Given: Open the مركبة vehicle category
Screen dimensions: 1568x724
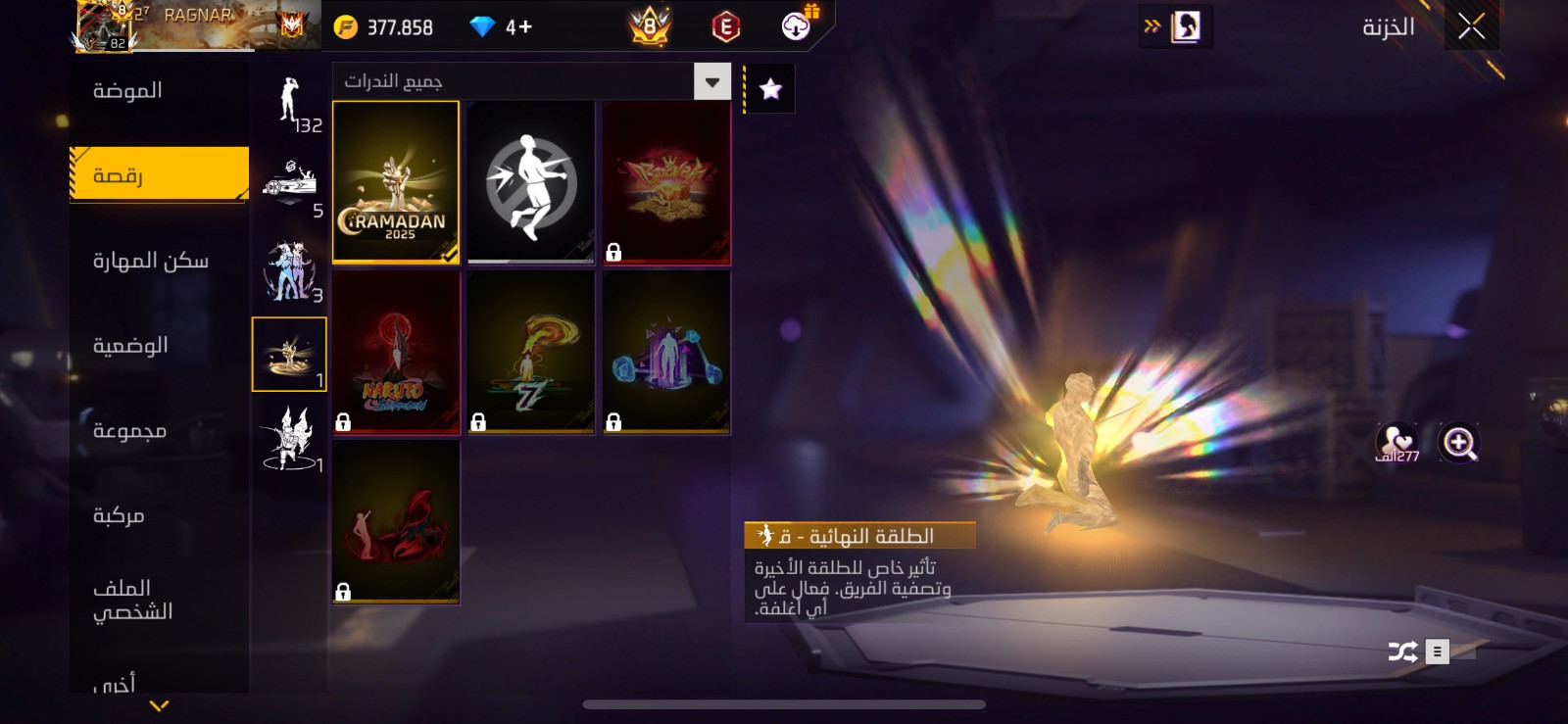Looking at the screenshot, I should click(119, 515).
